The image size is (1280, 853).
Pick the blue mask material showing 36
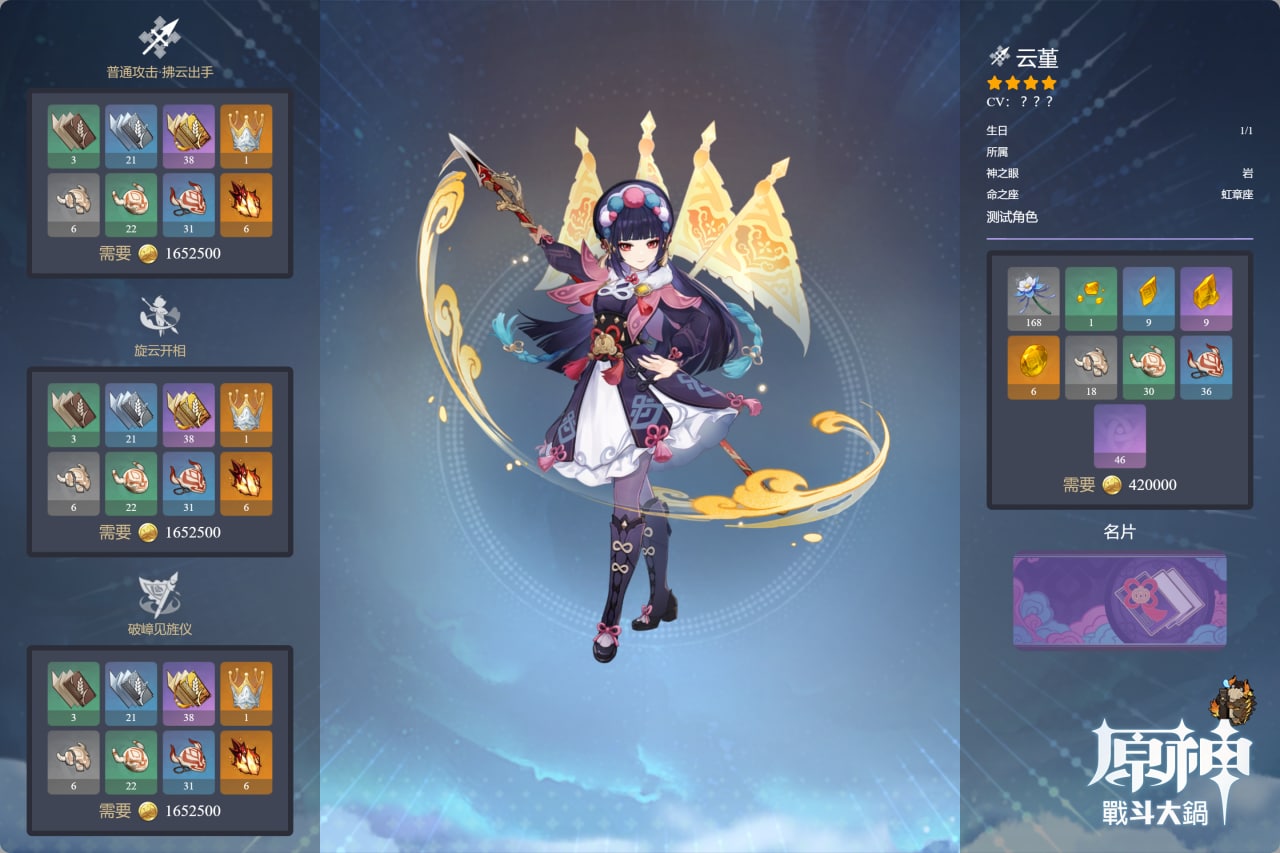(1206, 367)
